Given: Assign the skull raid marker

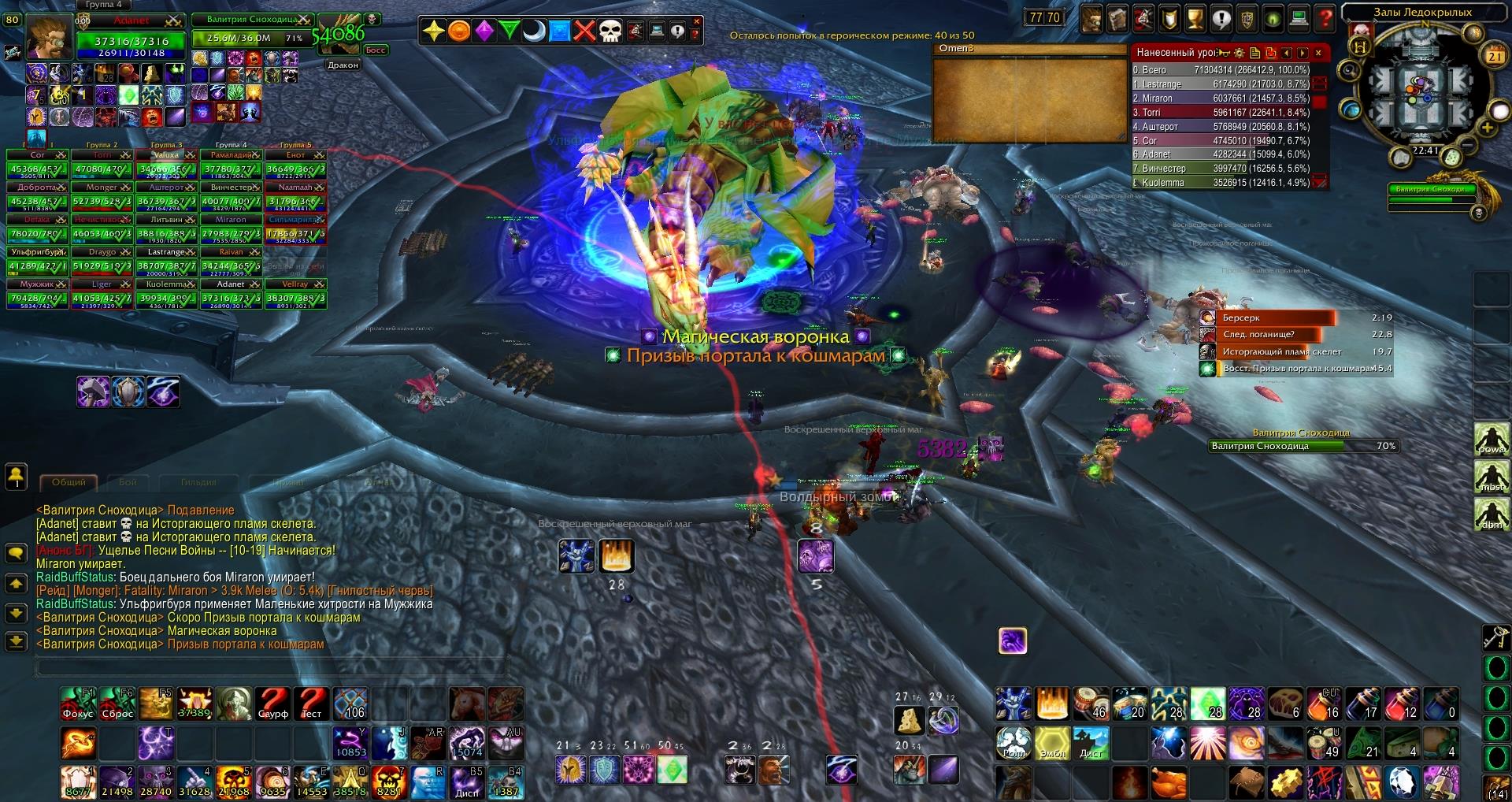Looking at the screenshot, I should 610,31.
